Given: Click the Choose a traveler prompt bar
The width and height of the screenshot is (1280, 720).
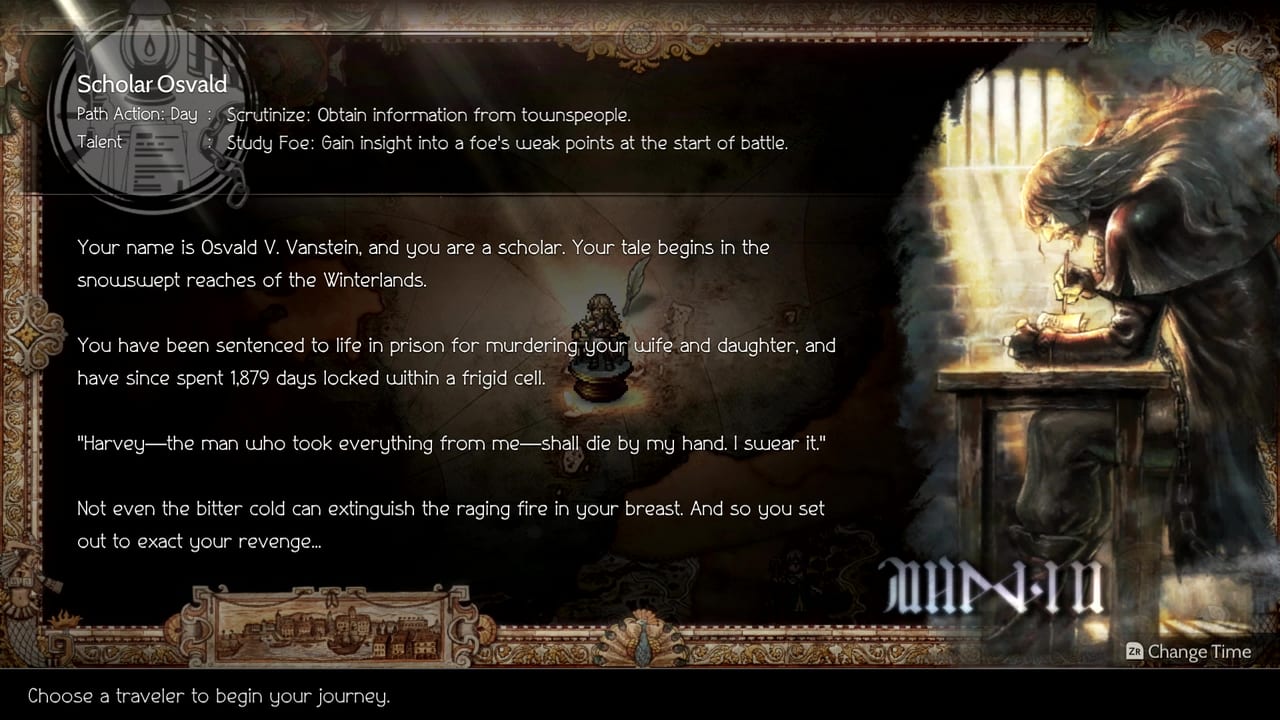Looking at the screenshot, I should pos(209,696).
